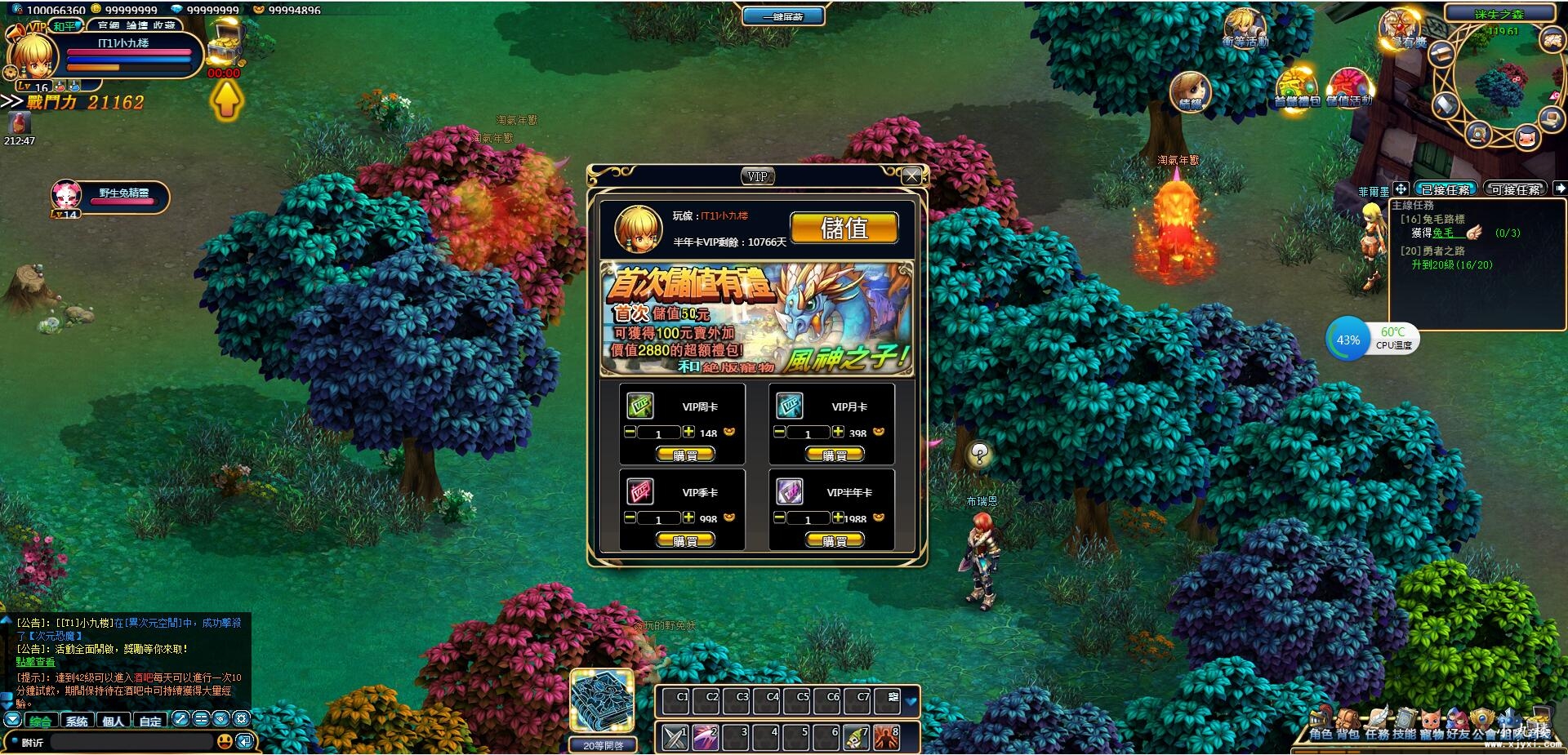Increase VIP月卡 quantity with plus stepper
This screenshot has width=1568, height=755.
click(x=839, y=432)
